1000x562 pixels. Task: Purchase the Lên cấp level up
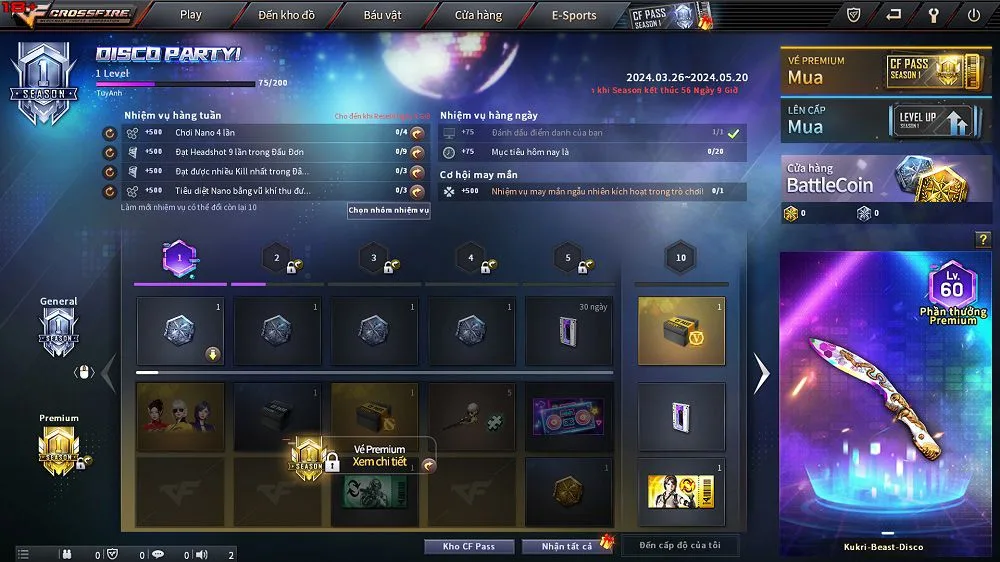click(x=886, y=119)
